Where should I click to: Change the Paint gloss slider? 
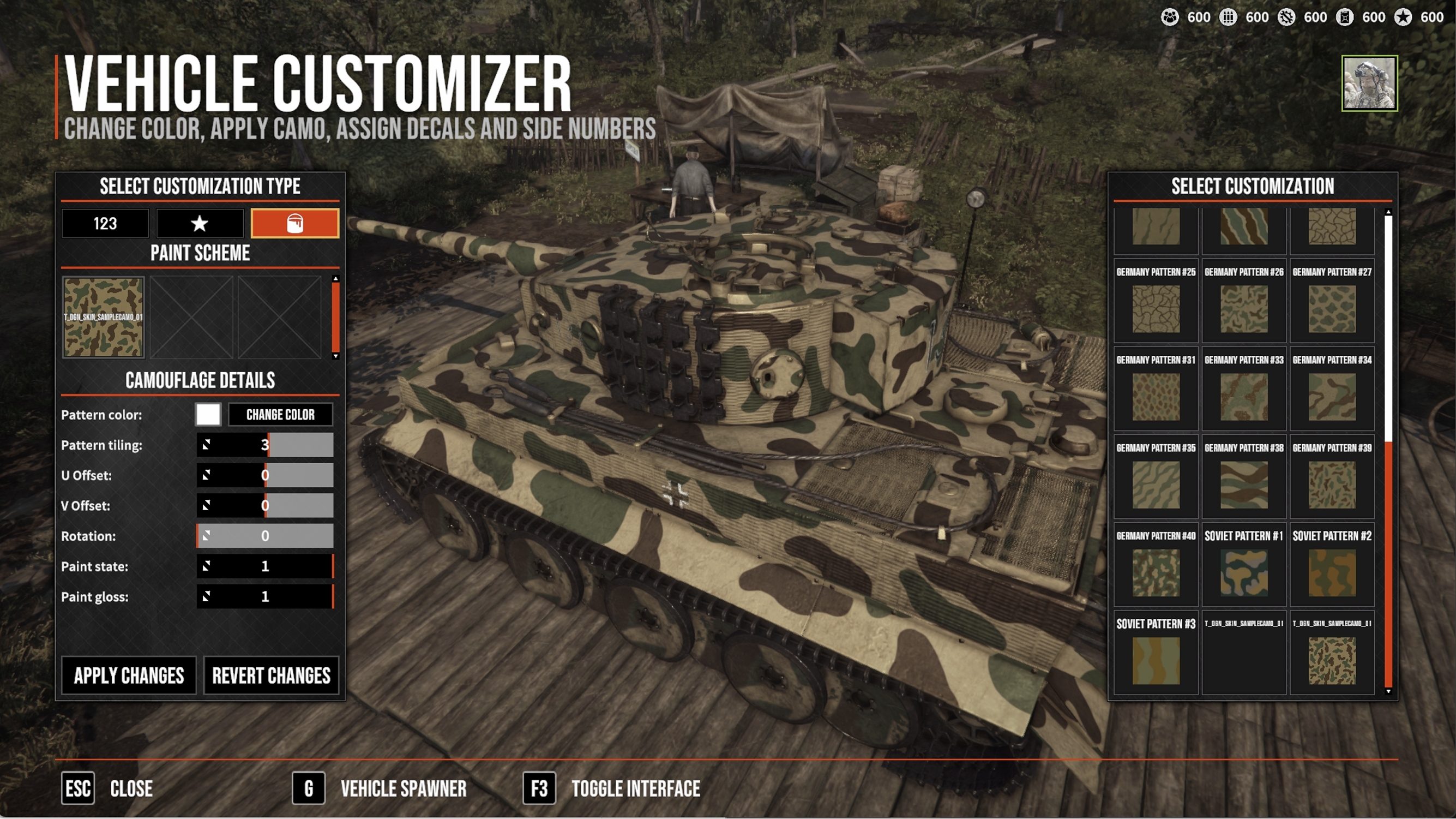point(265,597)
